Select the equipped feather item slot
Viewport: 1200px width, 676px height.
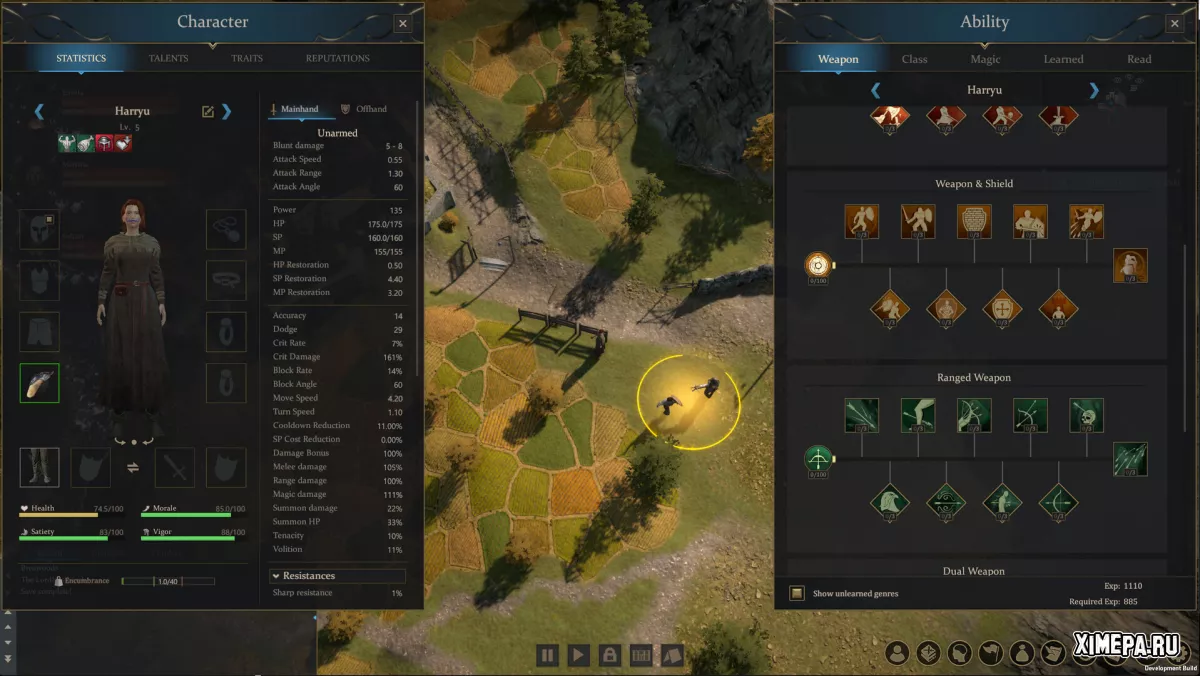click(39, 383)
